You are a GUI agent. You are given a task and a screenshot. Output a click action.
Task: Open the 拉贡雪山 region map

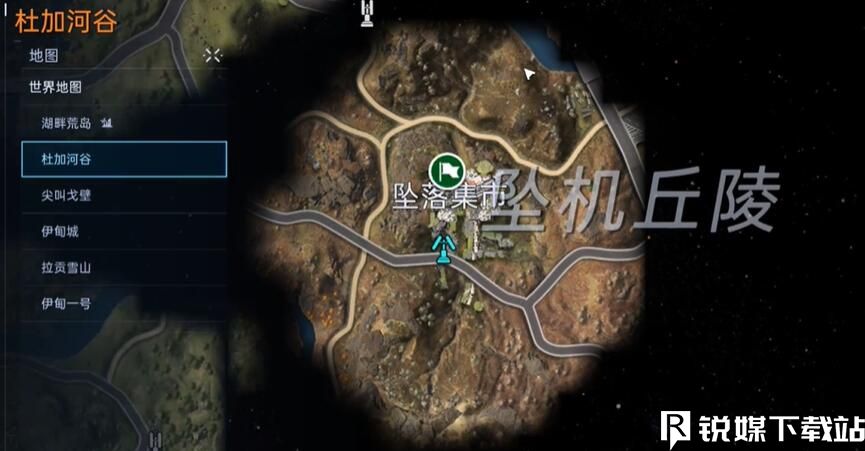tap(66, 267)
